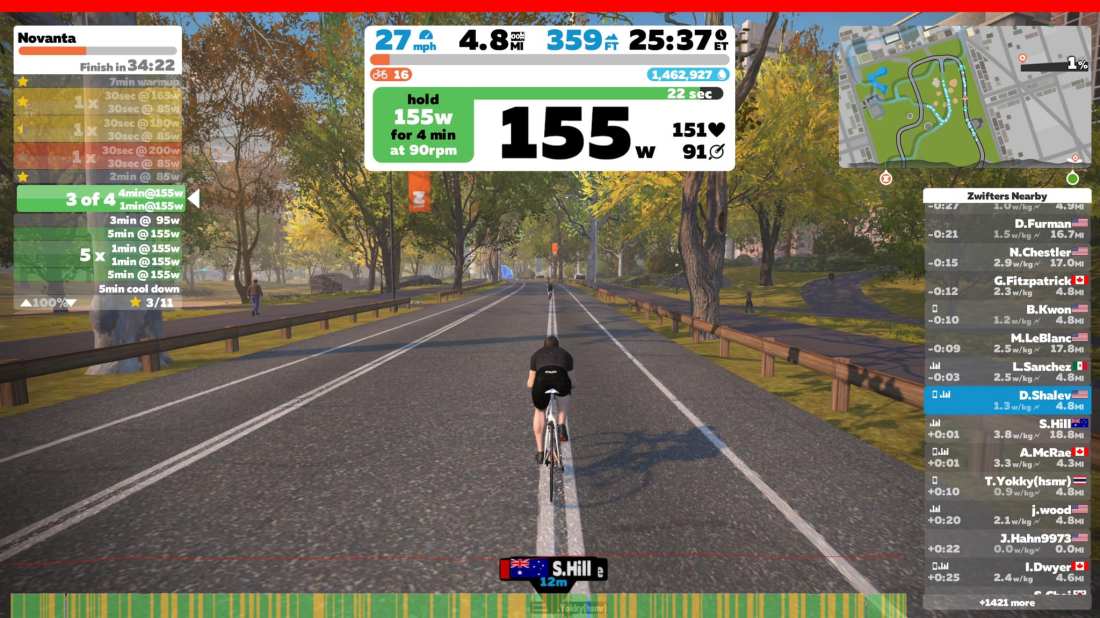
Task: Select B.Kwon in the rider list
Action: [1006, 315]
